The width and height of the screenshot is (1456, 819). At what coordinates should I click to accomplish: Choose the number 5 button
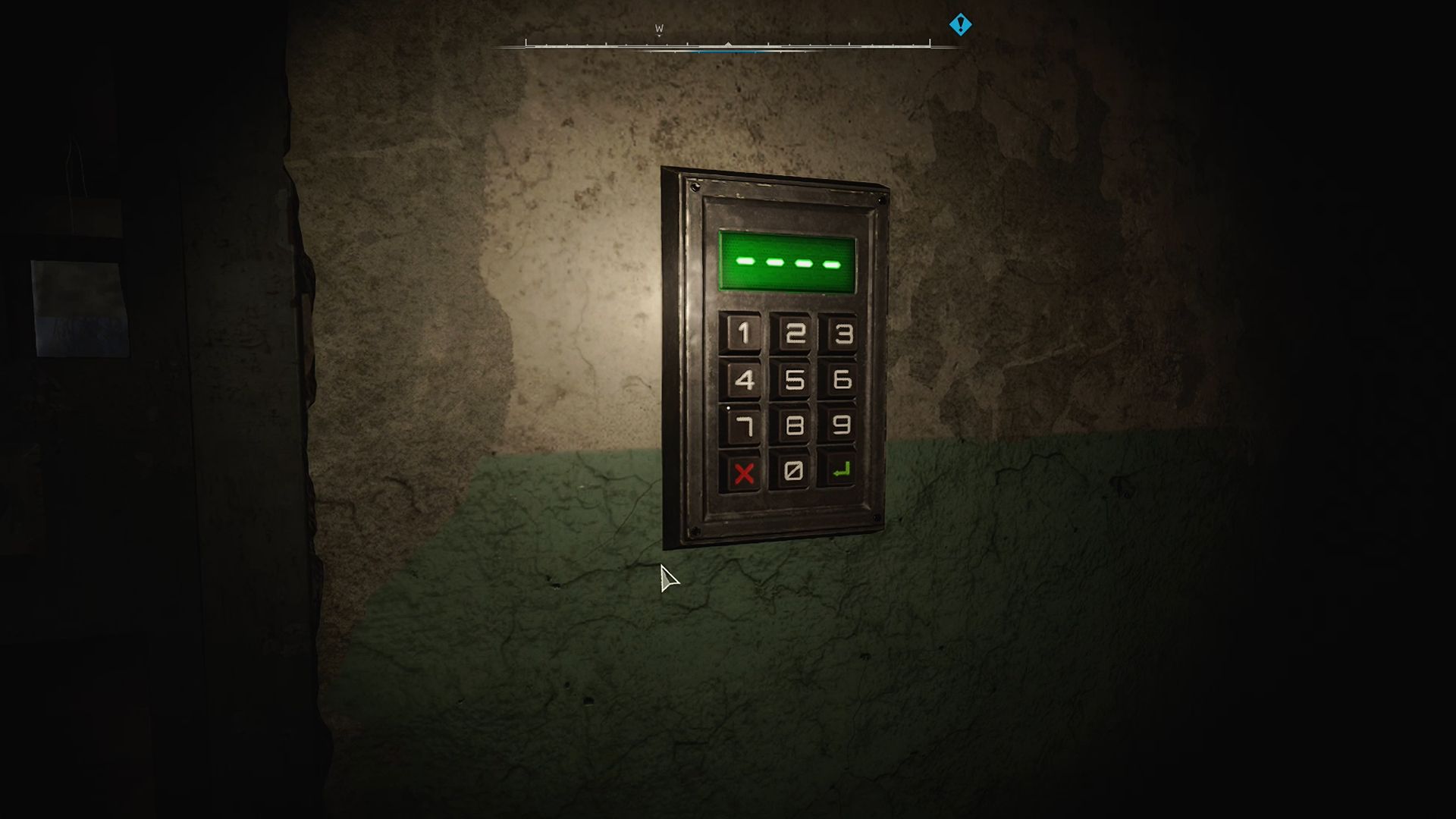[x=793, y=380]
